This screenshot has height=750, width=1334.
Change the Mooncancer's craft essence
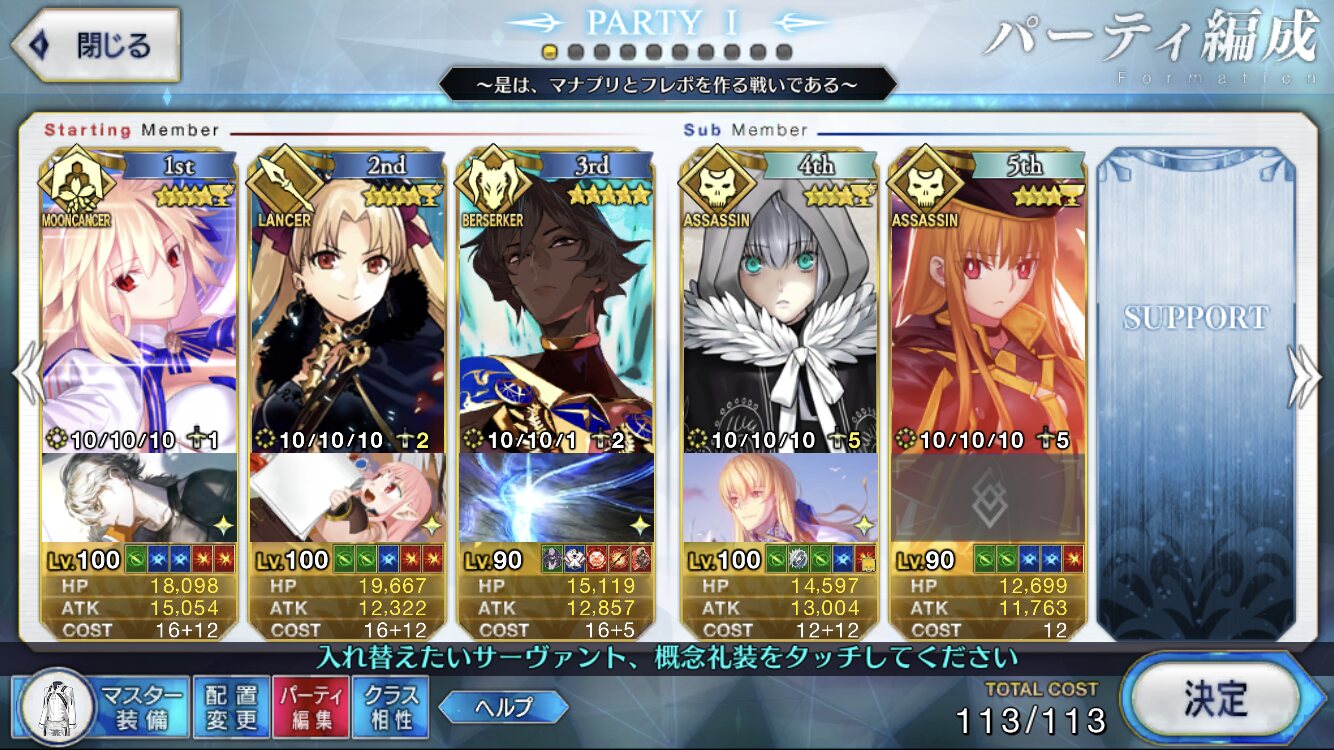click(140, 498)
